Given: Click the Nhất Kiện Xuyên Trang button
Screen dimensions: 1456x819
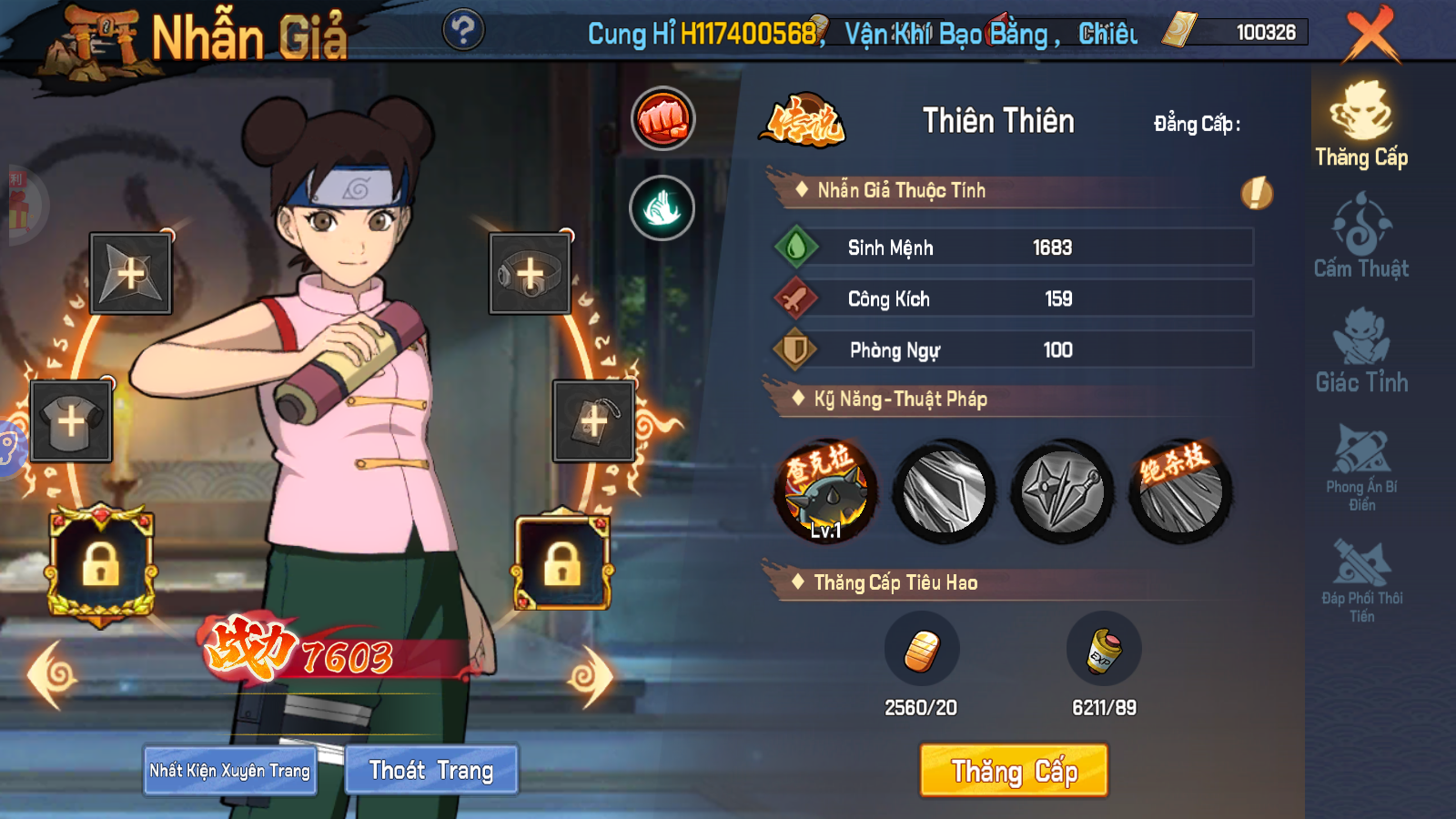Looking at the screenshot, I should click(229, 770).
